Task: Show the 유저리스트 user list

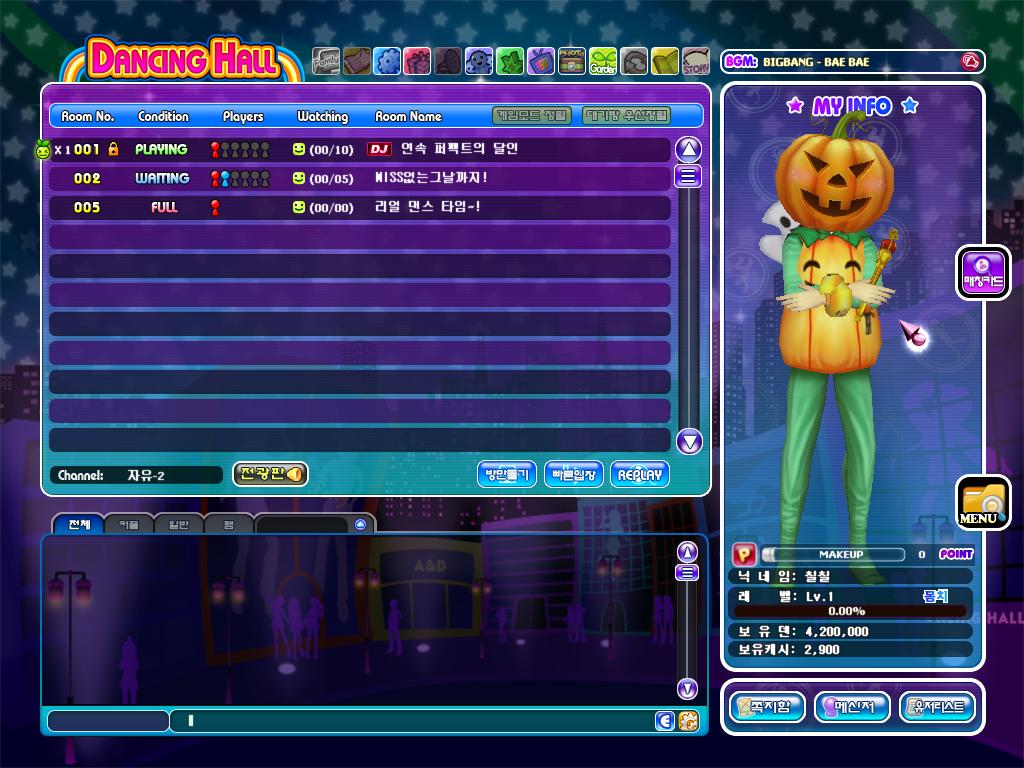Action: pyautogui.click(x=937, y=707)
